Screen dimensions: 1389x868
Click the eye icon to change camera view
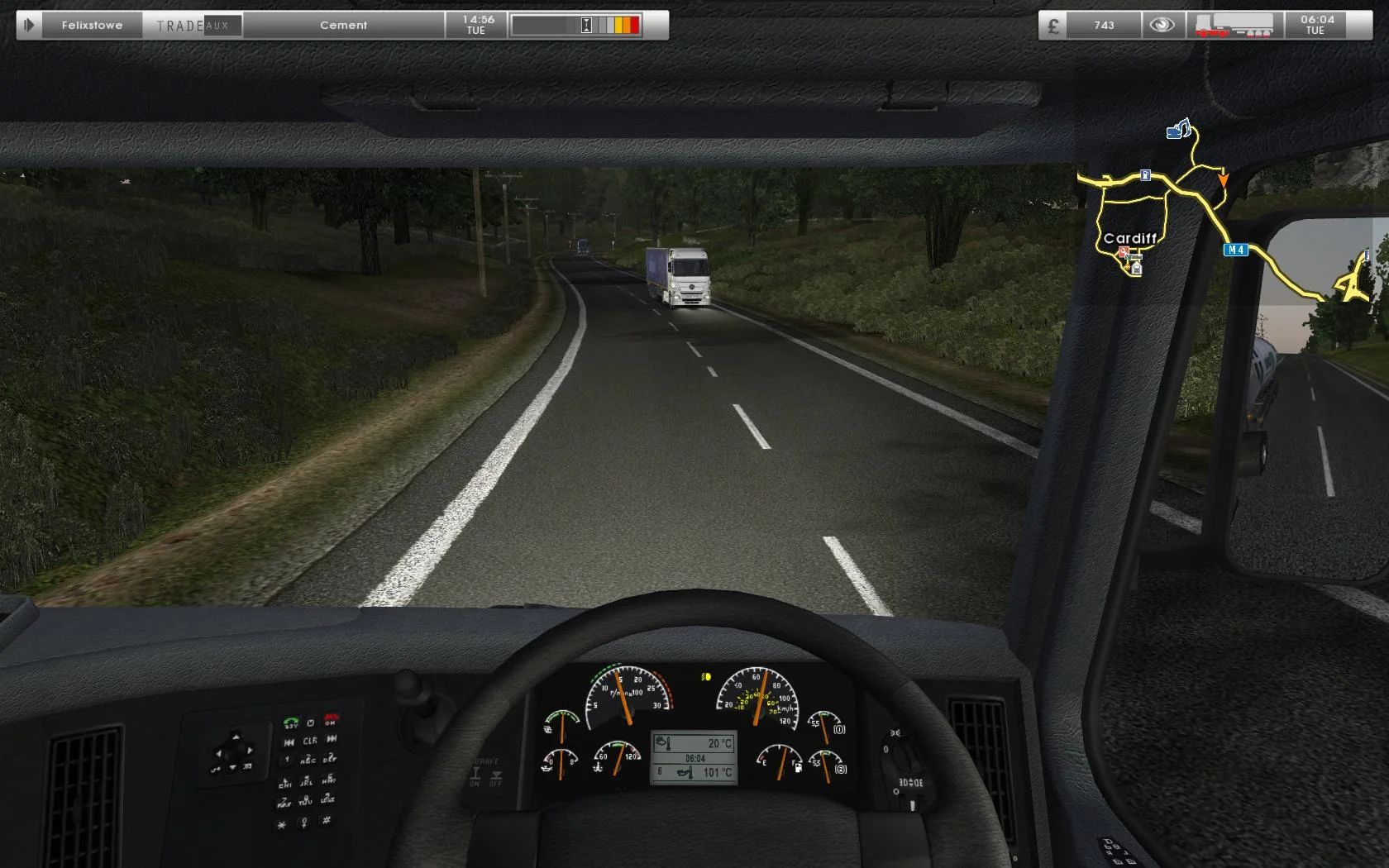pos(1161,26)
